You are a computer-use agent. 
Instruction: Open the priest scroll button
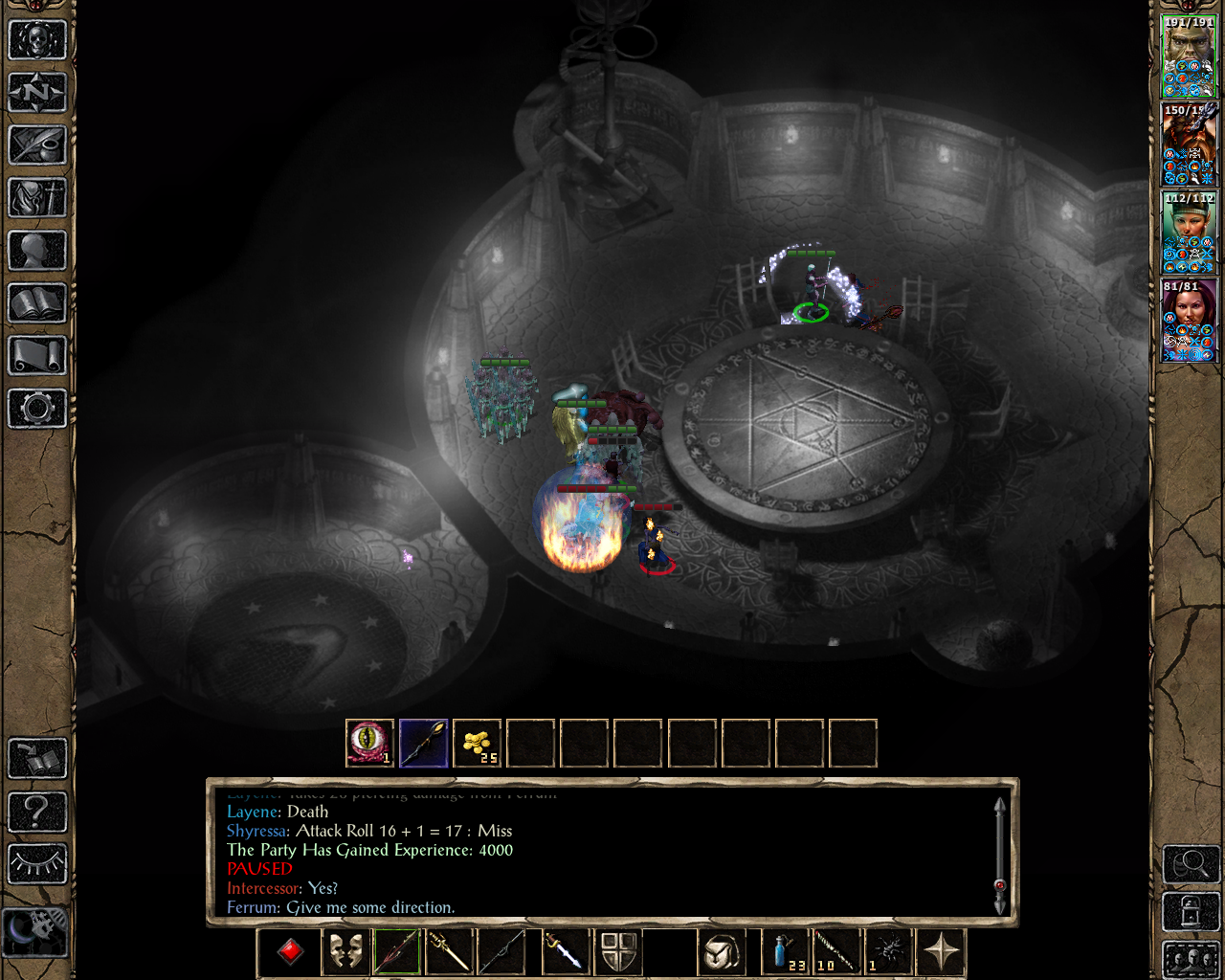(x=37, y=356)
